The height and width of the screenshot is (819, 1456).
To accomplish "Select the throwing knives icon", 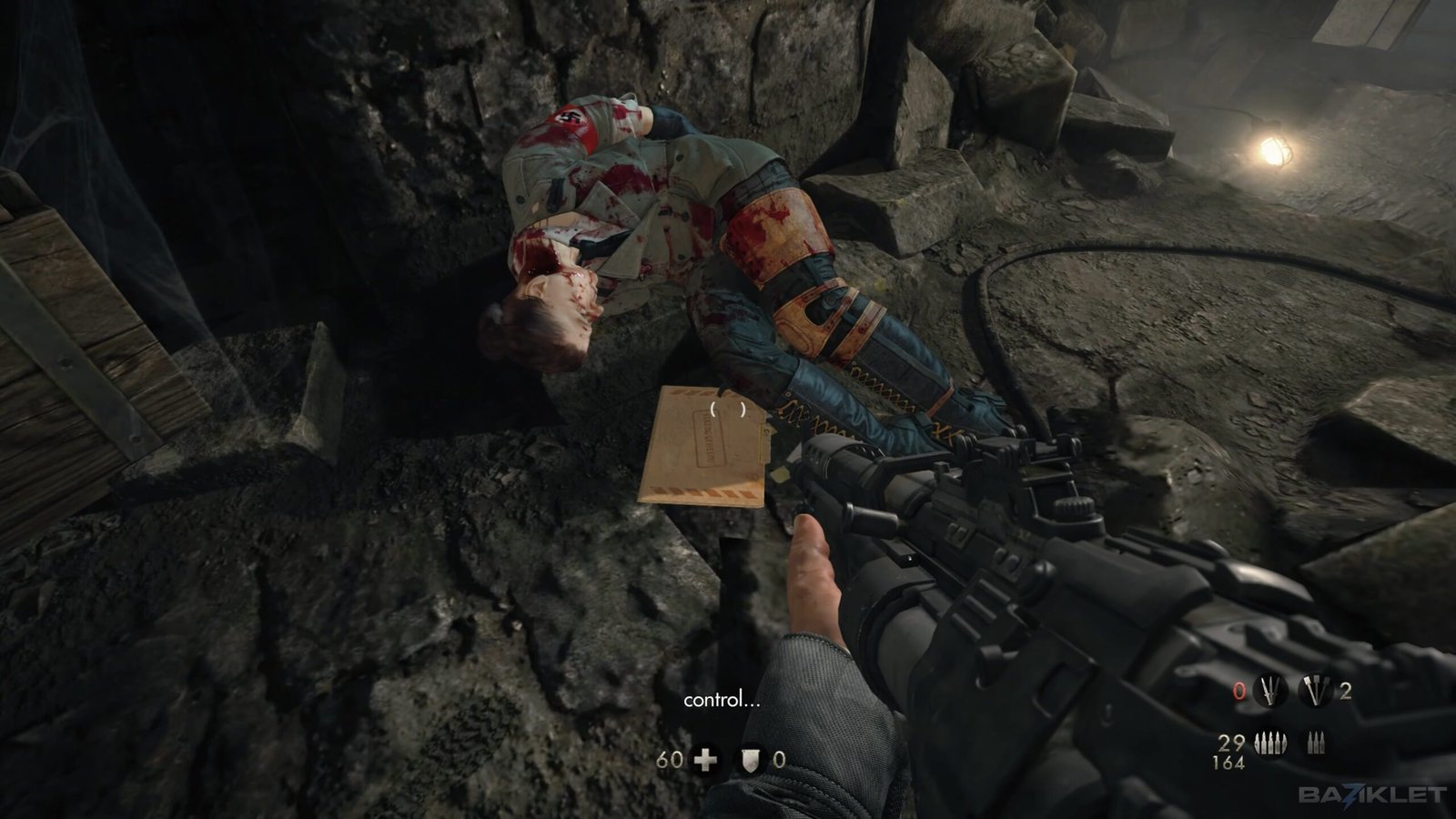I will tap(1270, 692).
